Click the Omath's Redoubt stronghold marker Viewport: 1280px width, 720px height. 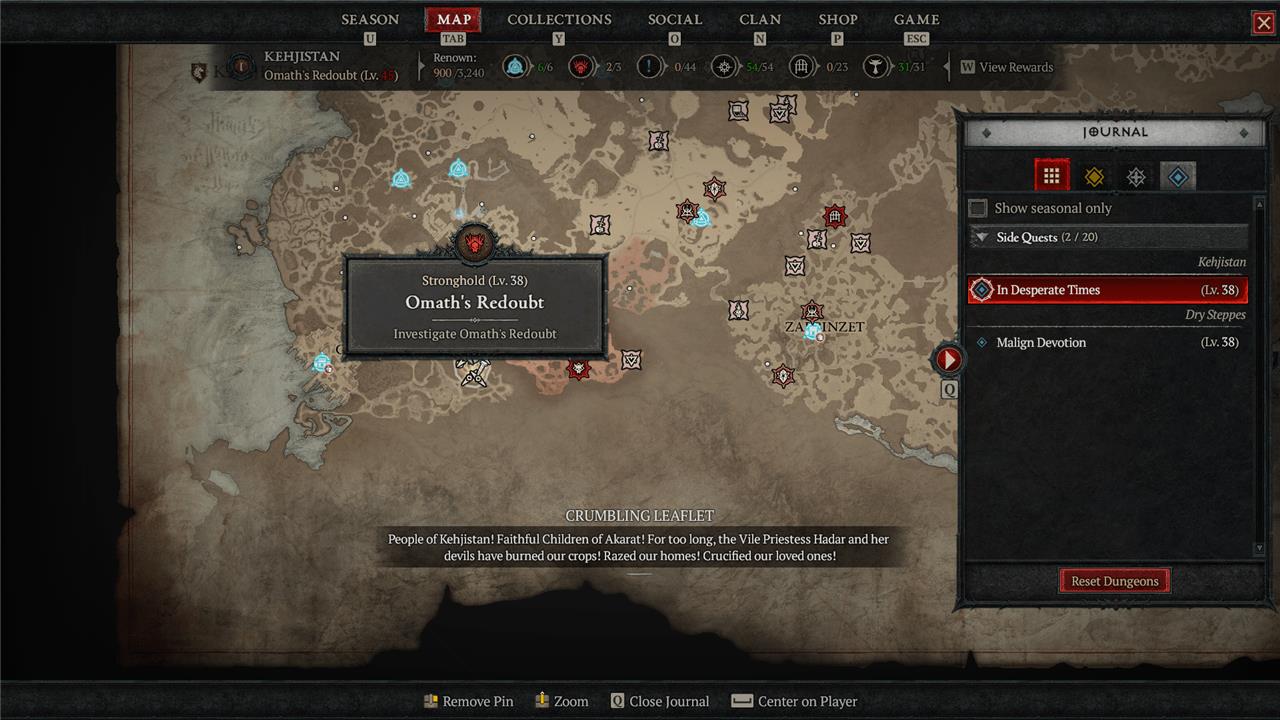point(474,243)
